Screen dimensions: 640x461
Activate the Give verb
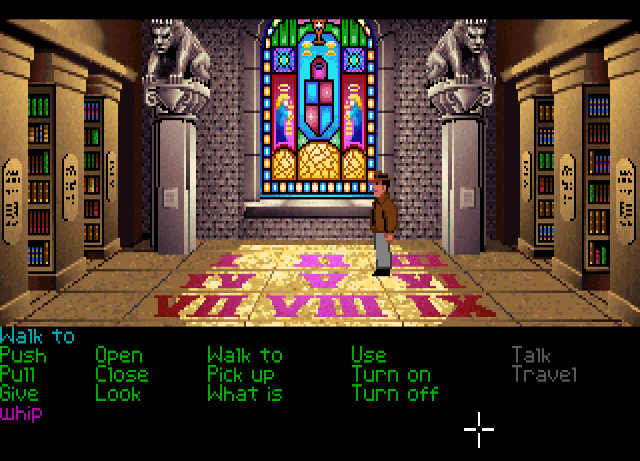click(x=20, y=393)
